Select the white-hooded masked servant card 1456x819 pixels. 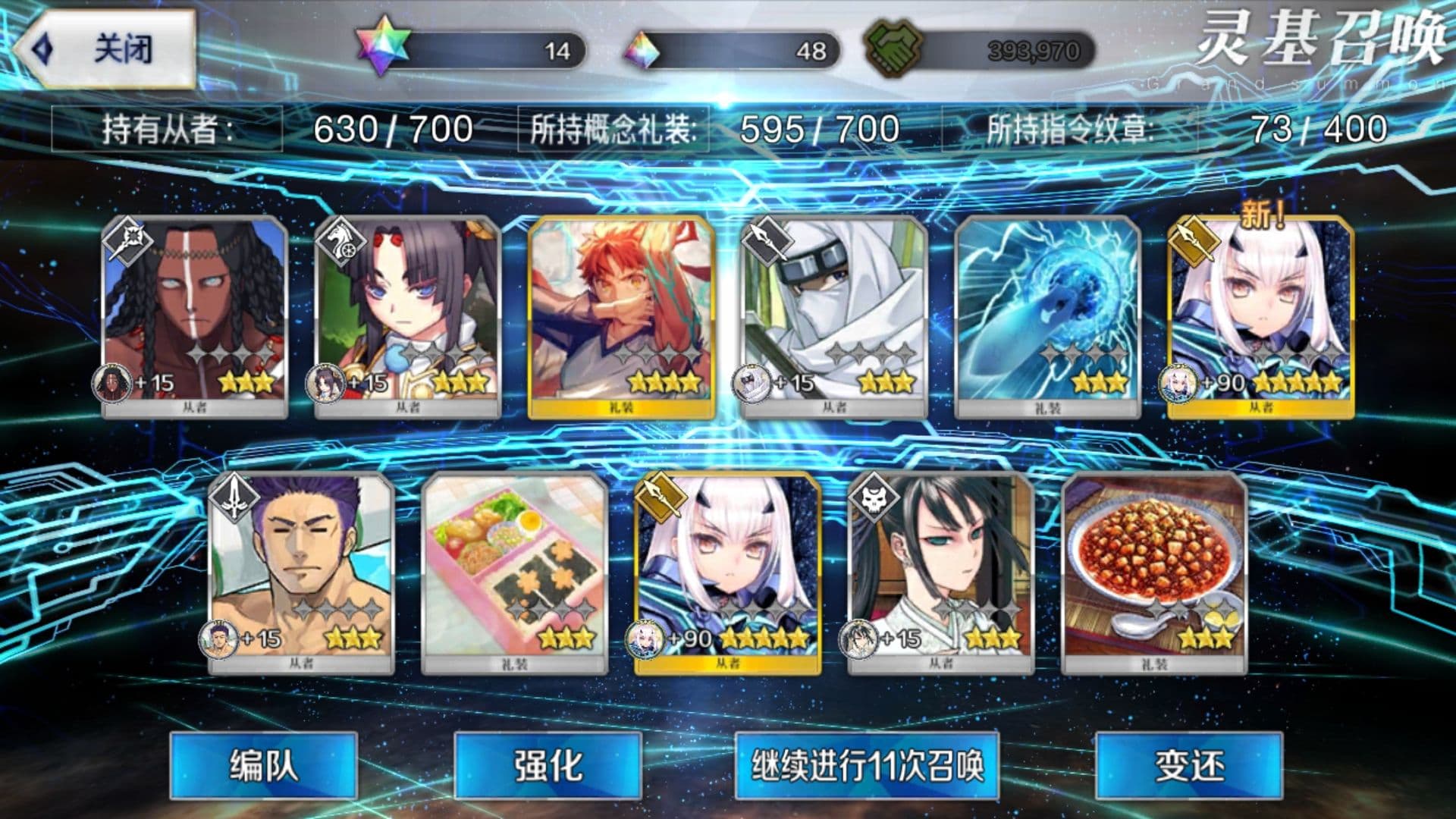pyautogui.click(x=834, y=315)
